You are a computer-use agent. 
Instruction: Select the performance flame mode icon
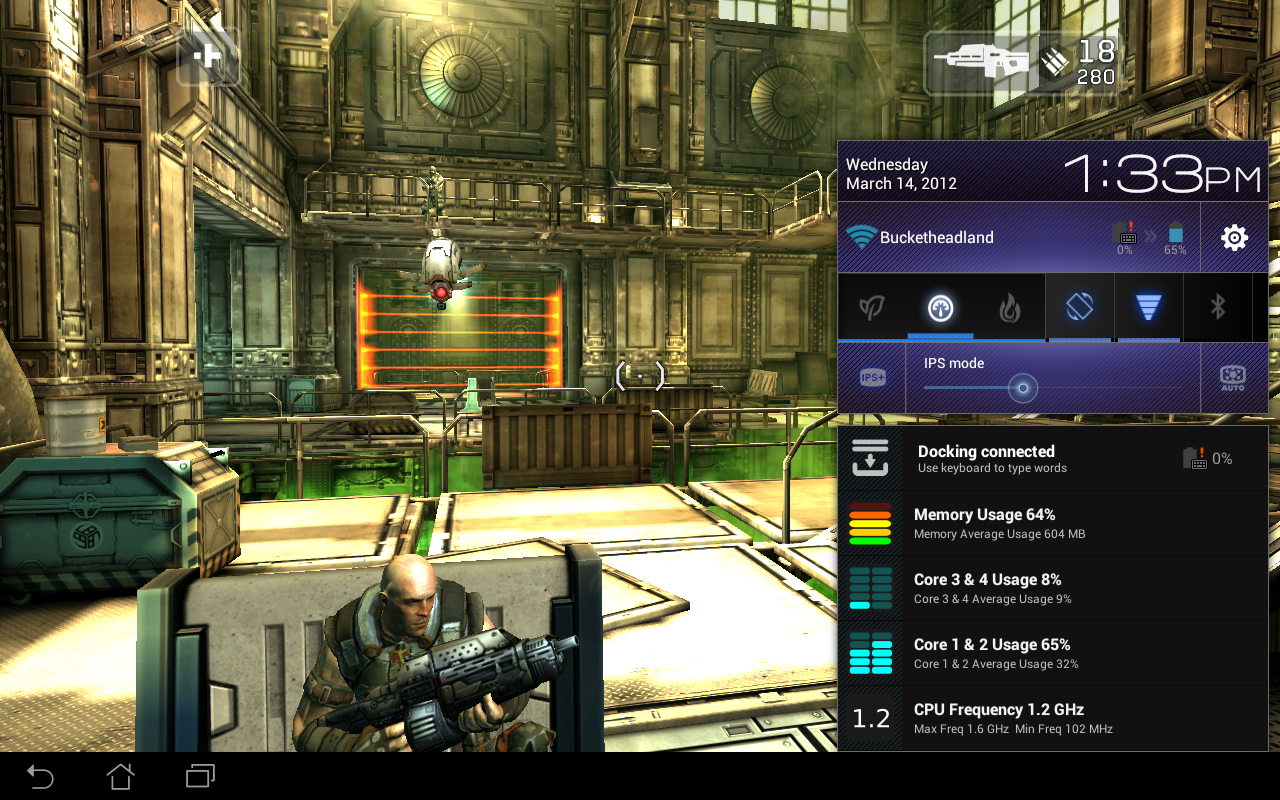1009,307
